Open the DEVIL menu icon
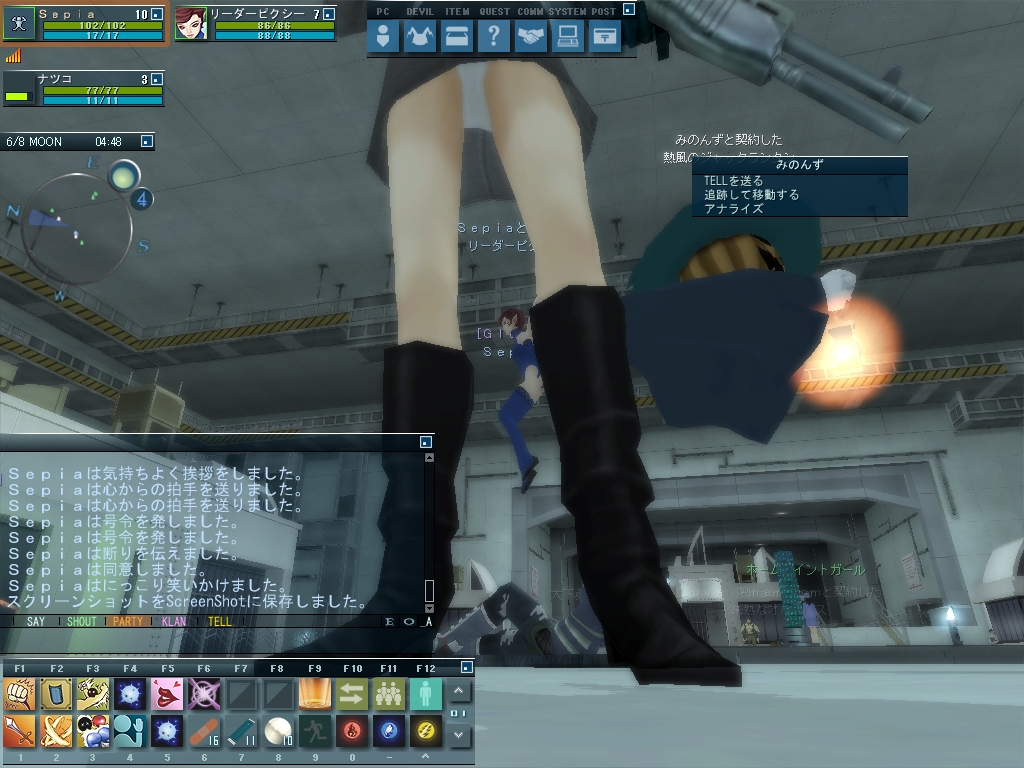 click(x=417, y=37)
